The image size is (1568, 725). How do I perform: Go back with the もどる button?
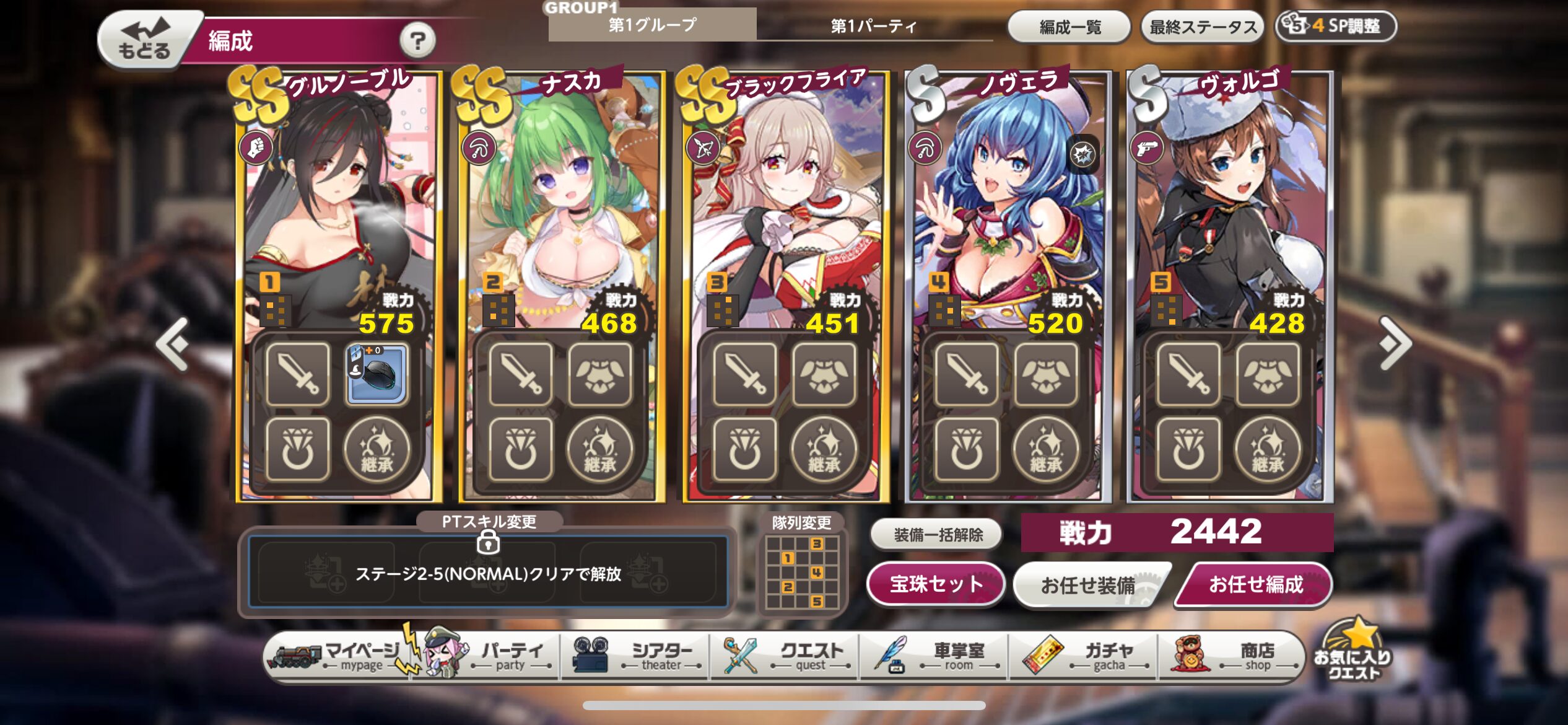click(144, 40)
